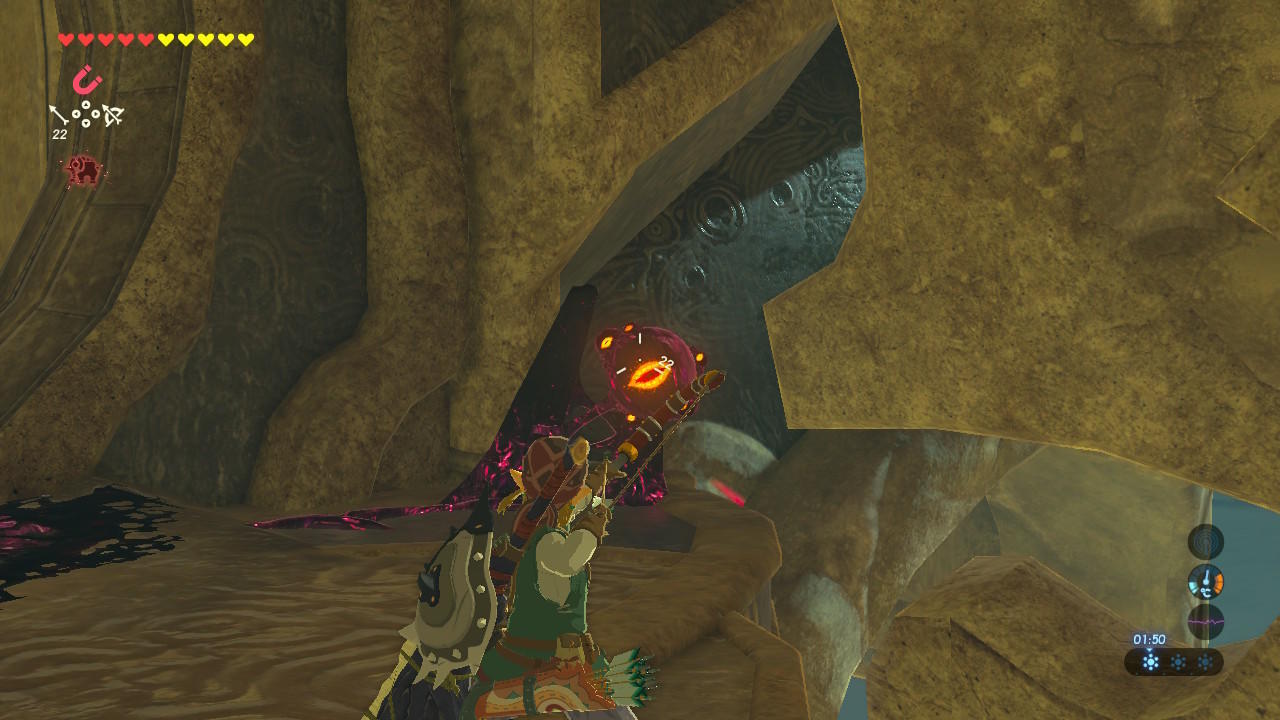Choose the arrow ammo icon
Image resolution: width=1280 pixels, height=720 pixels.
pos(60,115)
